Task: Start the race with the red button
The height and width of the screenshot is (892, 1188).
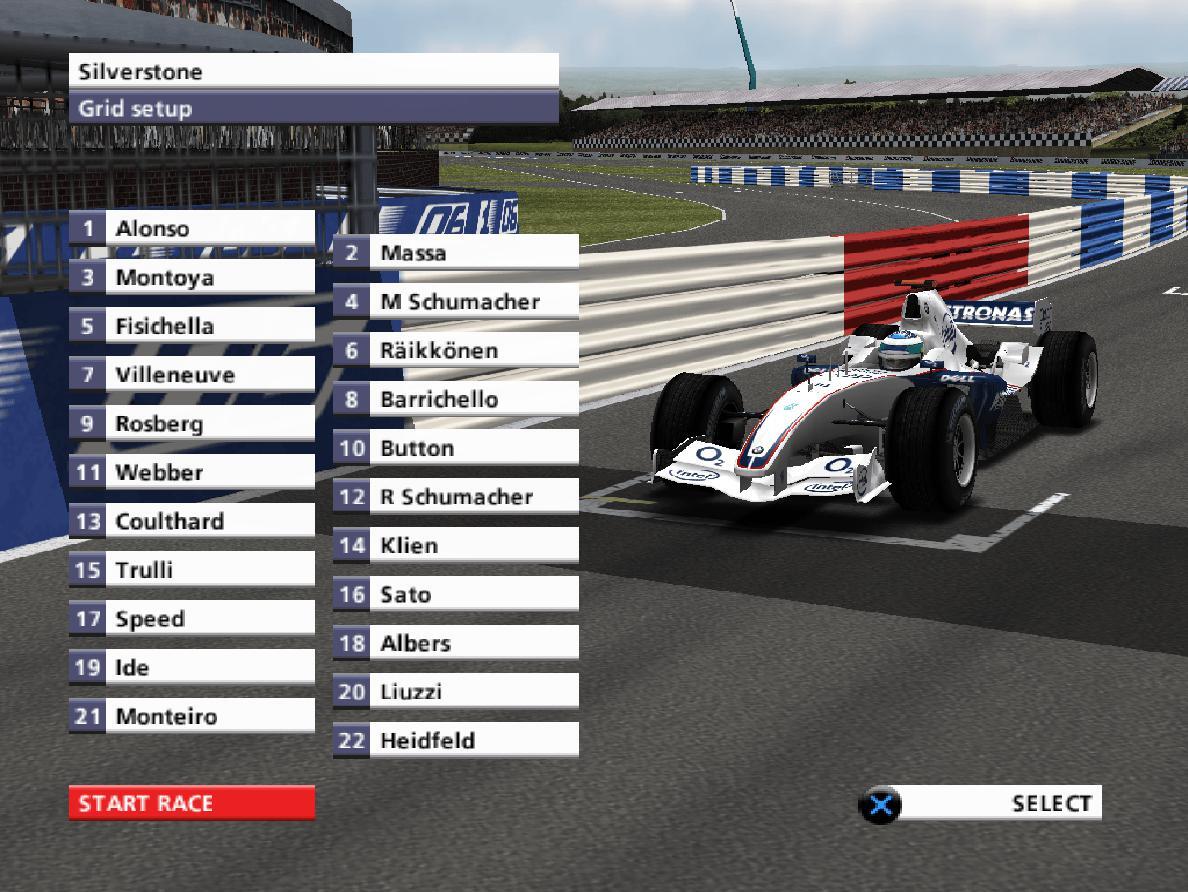Action: (x=191, y=803)
